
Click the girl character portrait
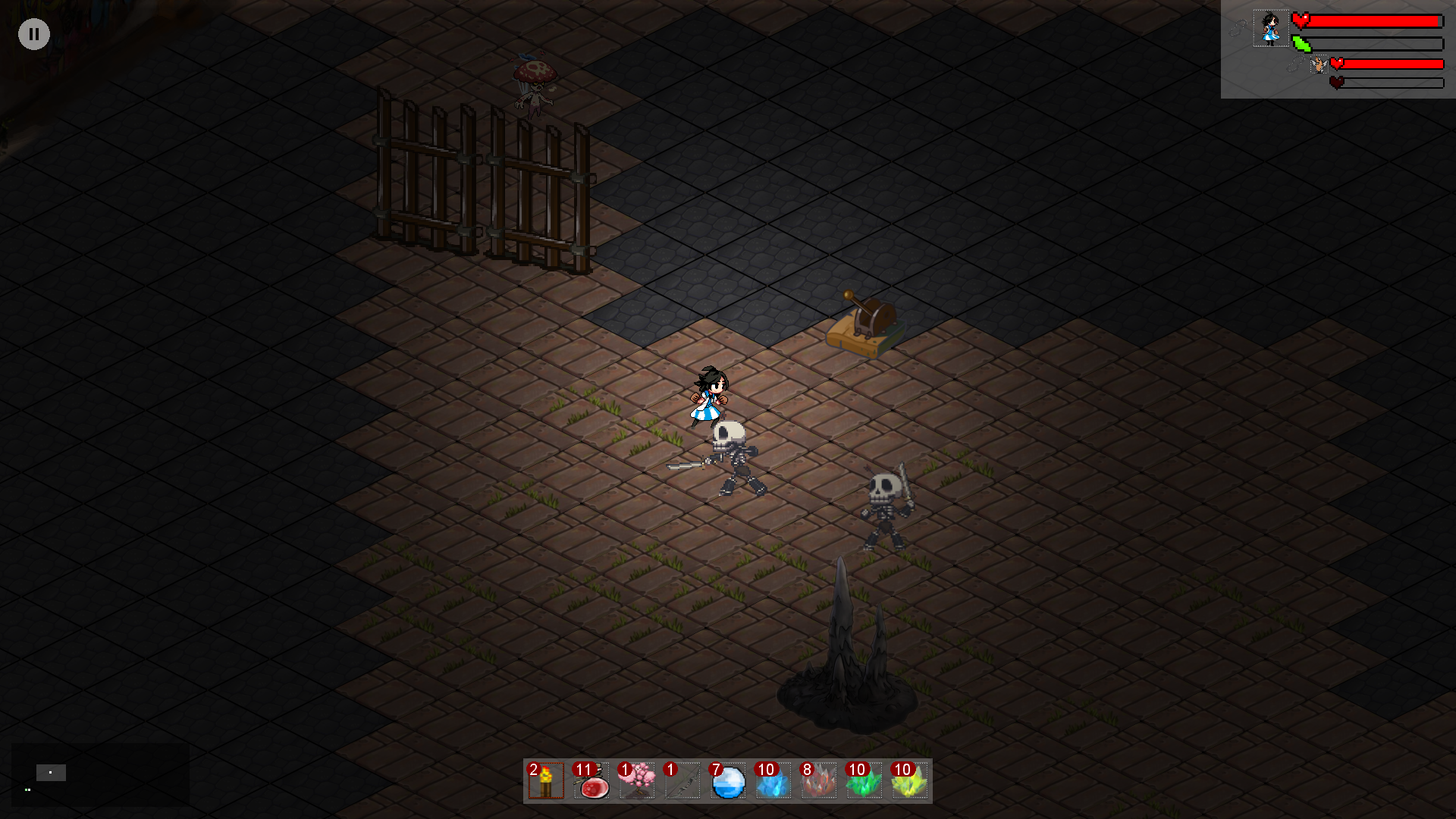(x=1270, y=29)
